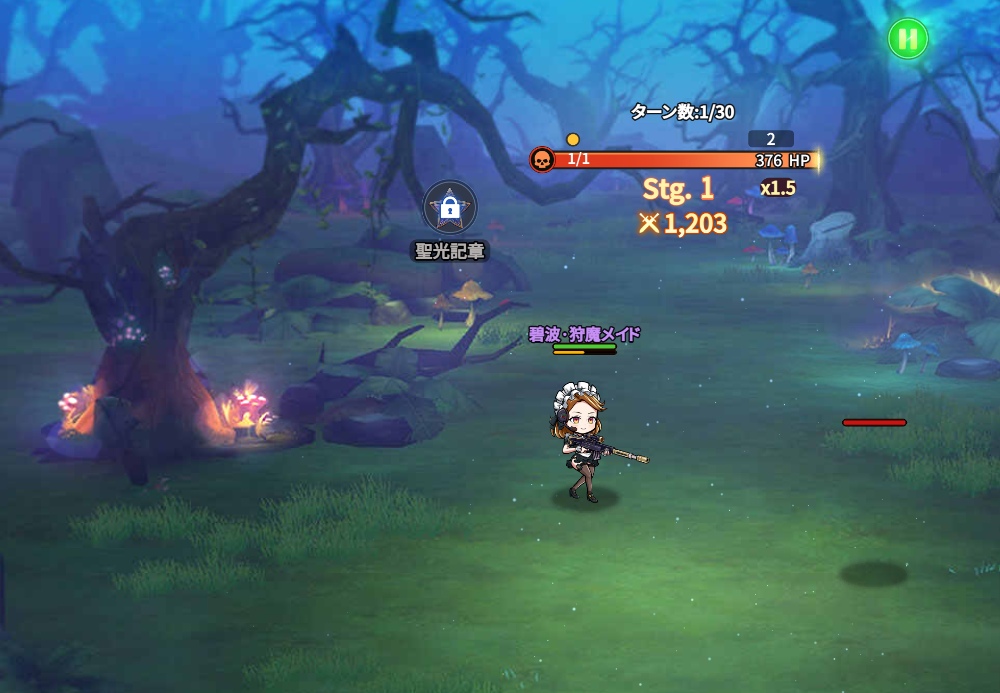Toggle the x1.5 battle speed
1000x693 pixels.
[x=777, y=188]
